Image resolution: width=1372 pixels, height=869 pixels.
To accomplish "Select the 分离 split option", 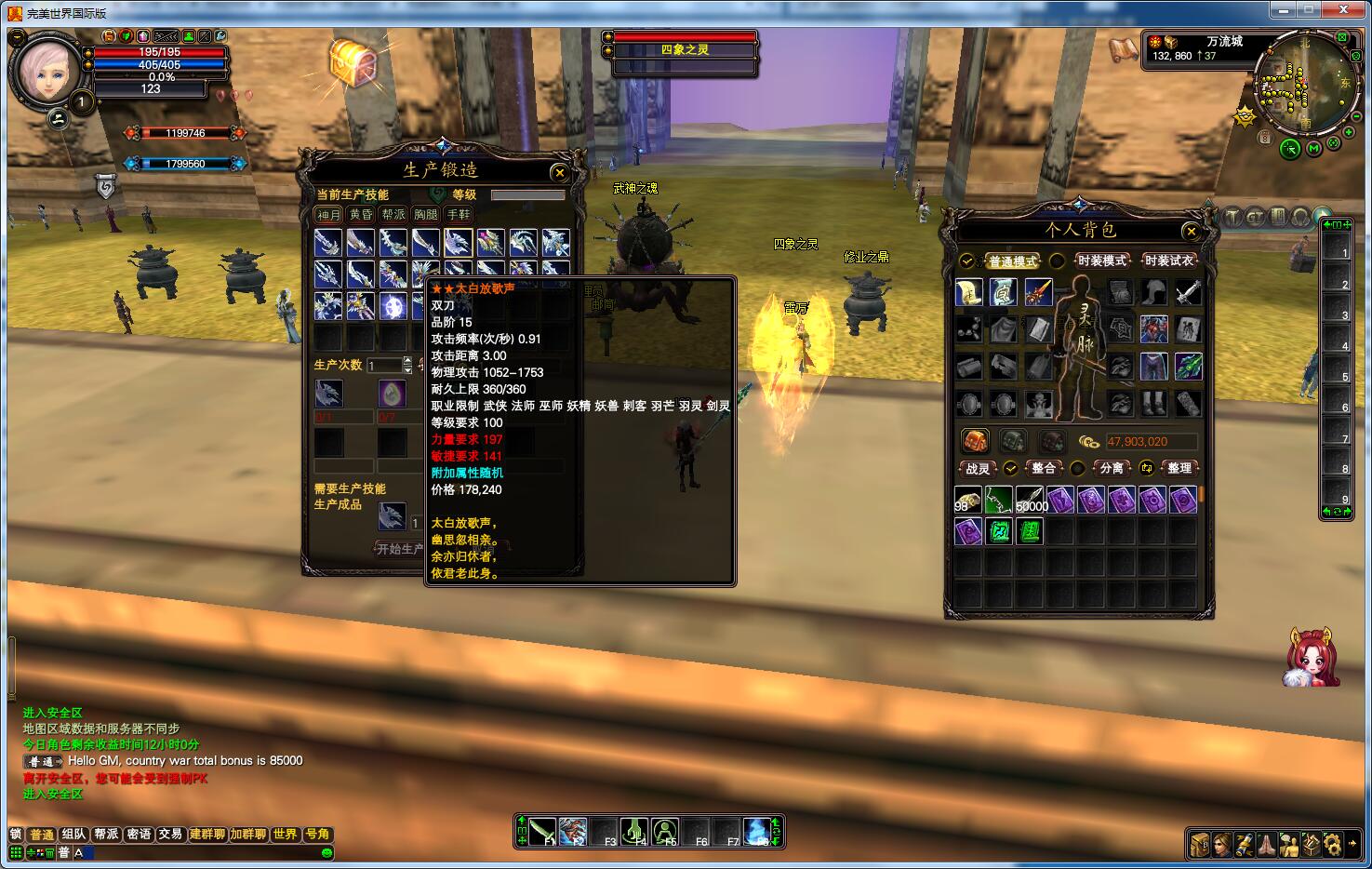I will click(1112, 468).
